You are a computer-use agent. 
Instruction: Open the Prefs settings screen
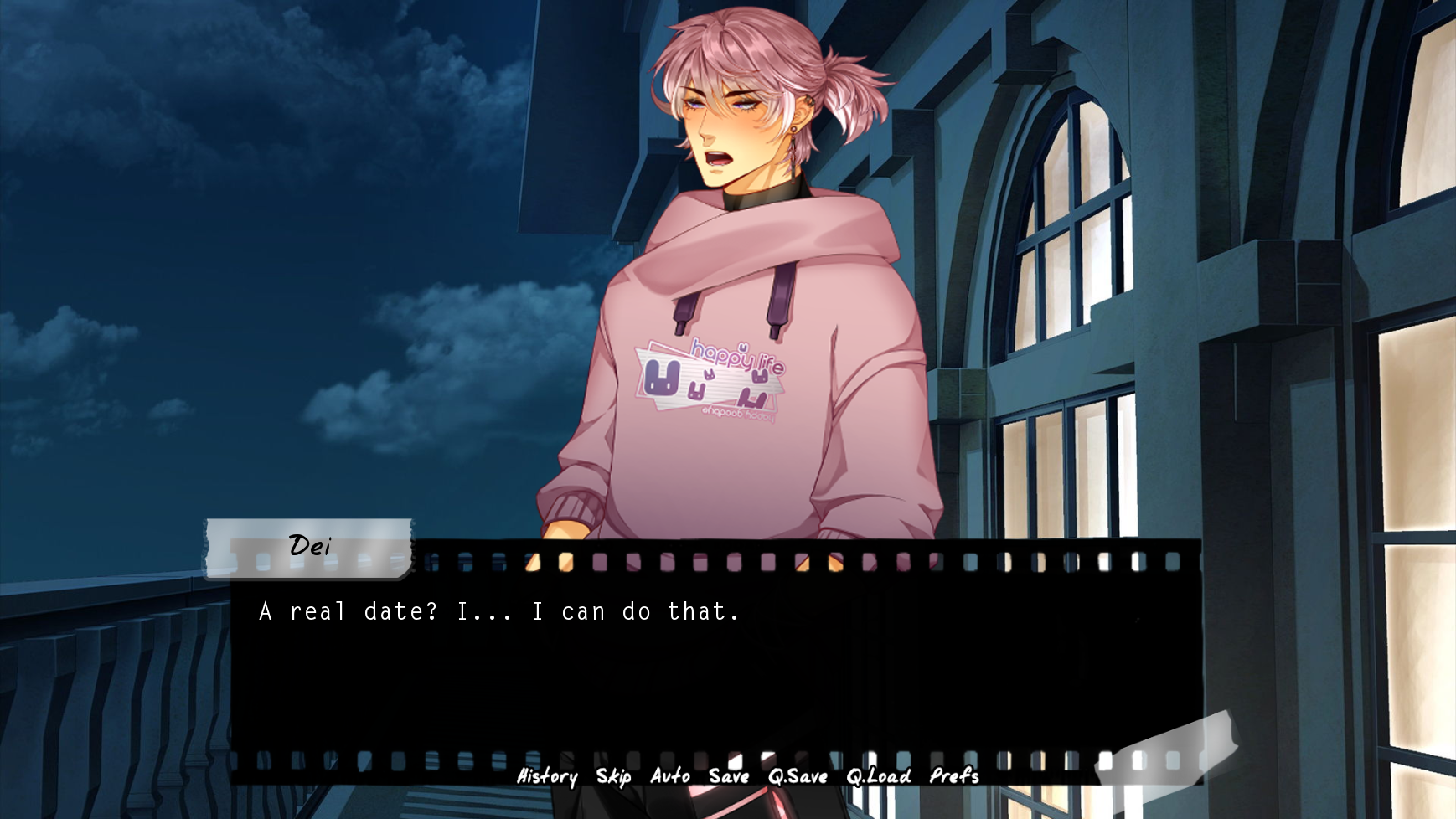(955, 777)
